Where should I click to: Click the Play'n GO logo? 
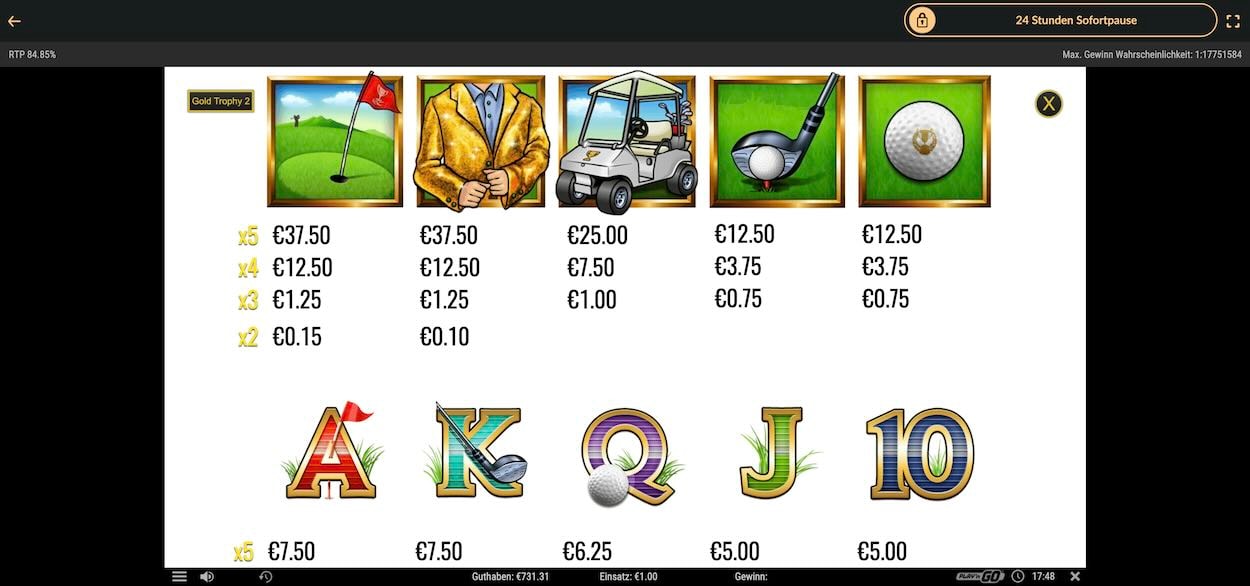point(979,577)
